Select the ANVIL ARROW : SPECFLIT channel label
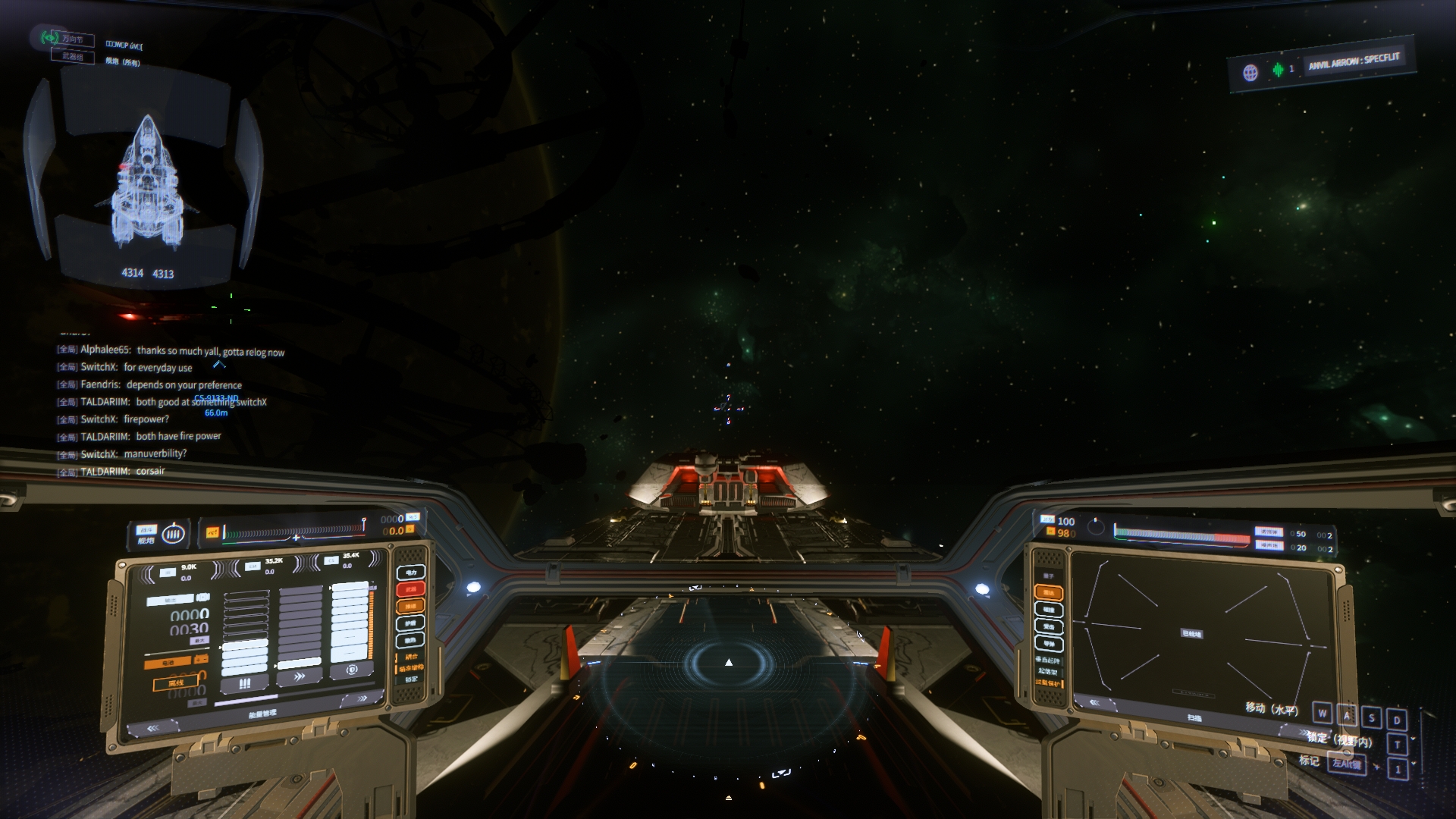 1354,61
